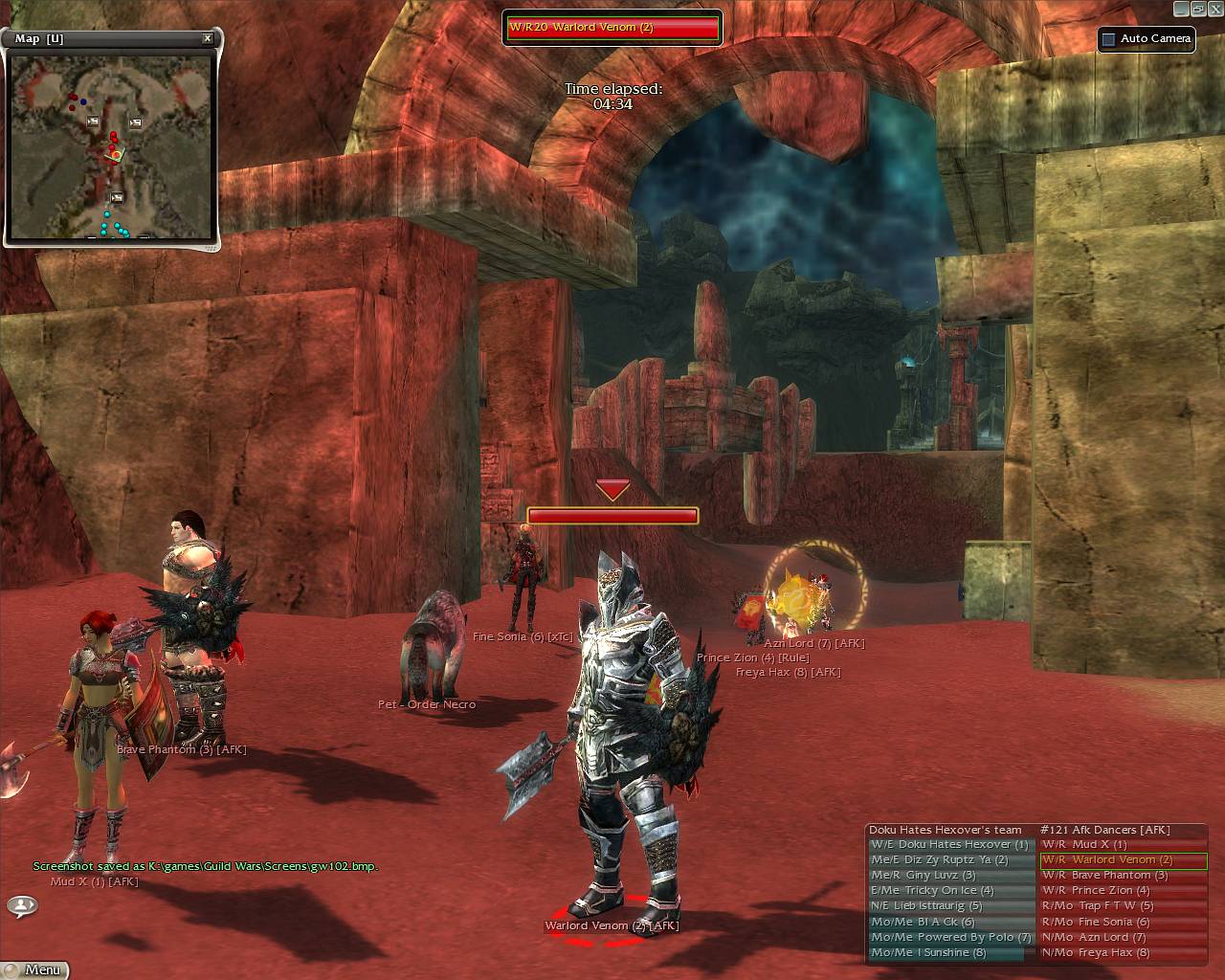
Task: Select Tricky On Ice player row
Action: 949,891
